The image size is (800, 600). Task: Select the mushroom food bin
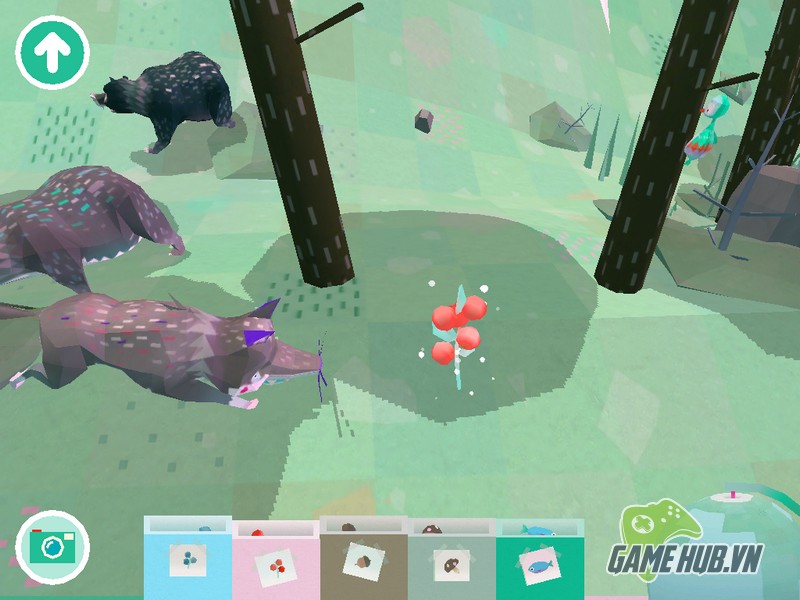[451, 562]
